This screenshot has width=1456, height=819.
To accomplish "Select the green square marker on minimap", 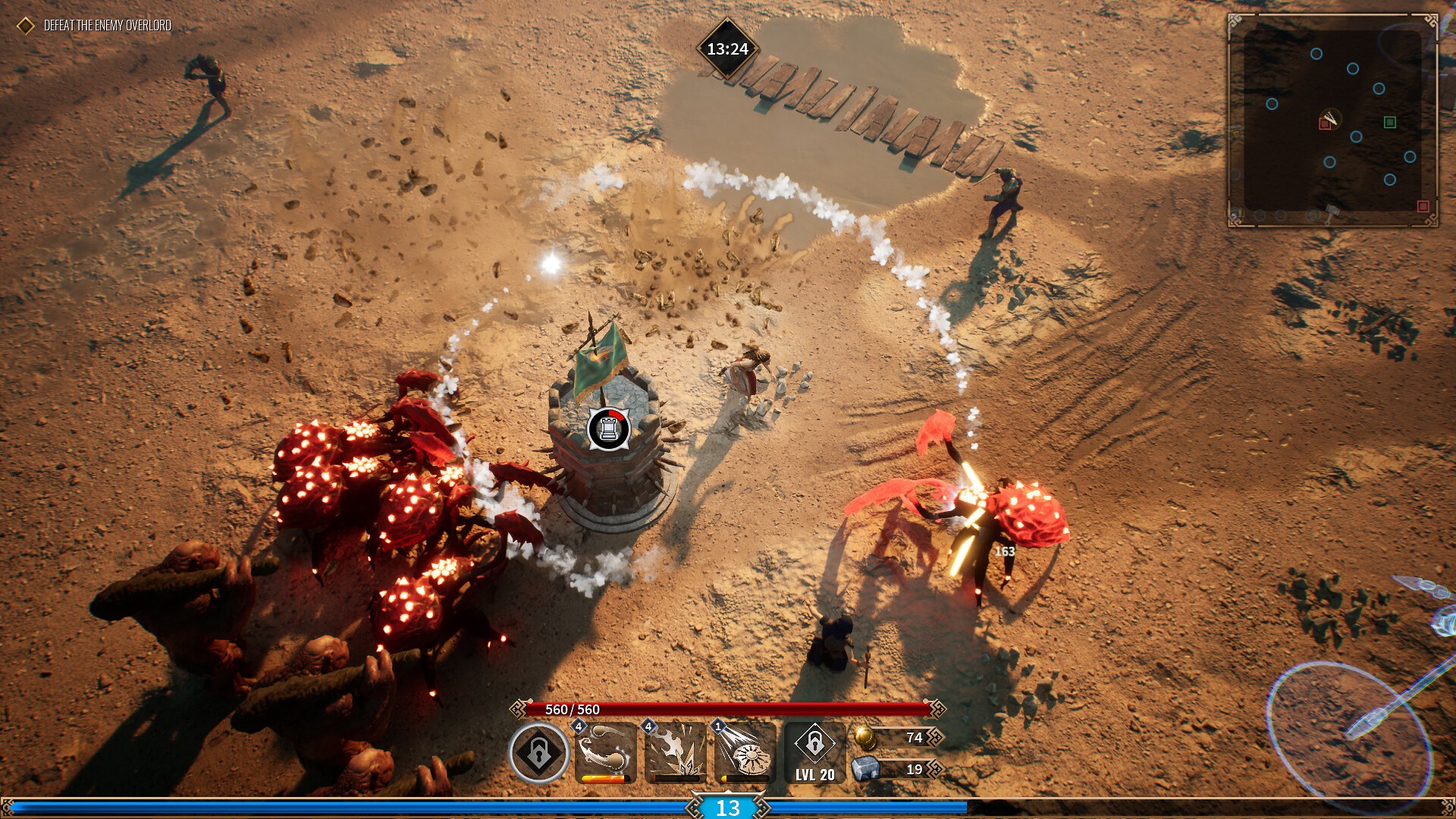I will [x=1390, y=122].
